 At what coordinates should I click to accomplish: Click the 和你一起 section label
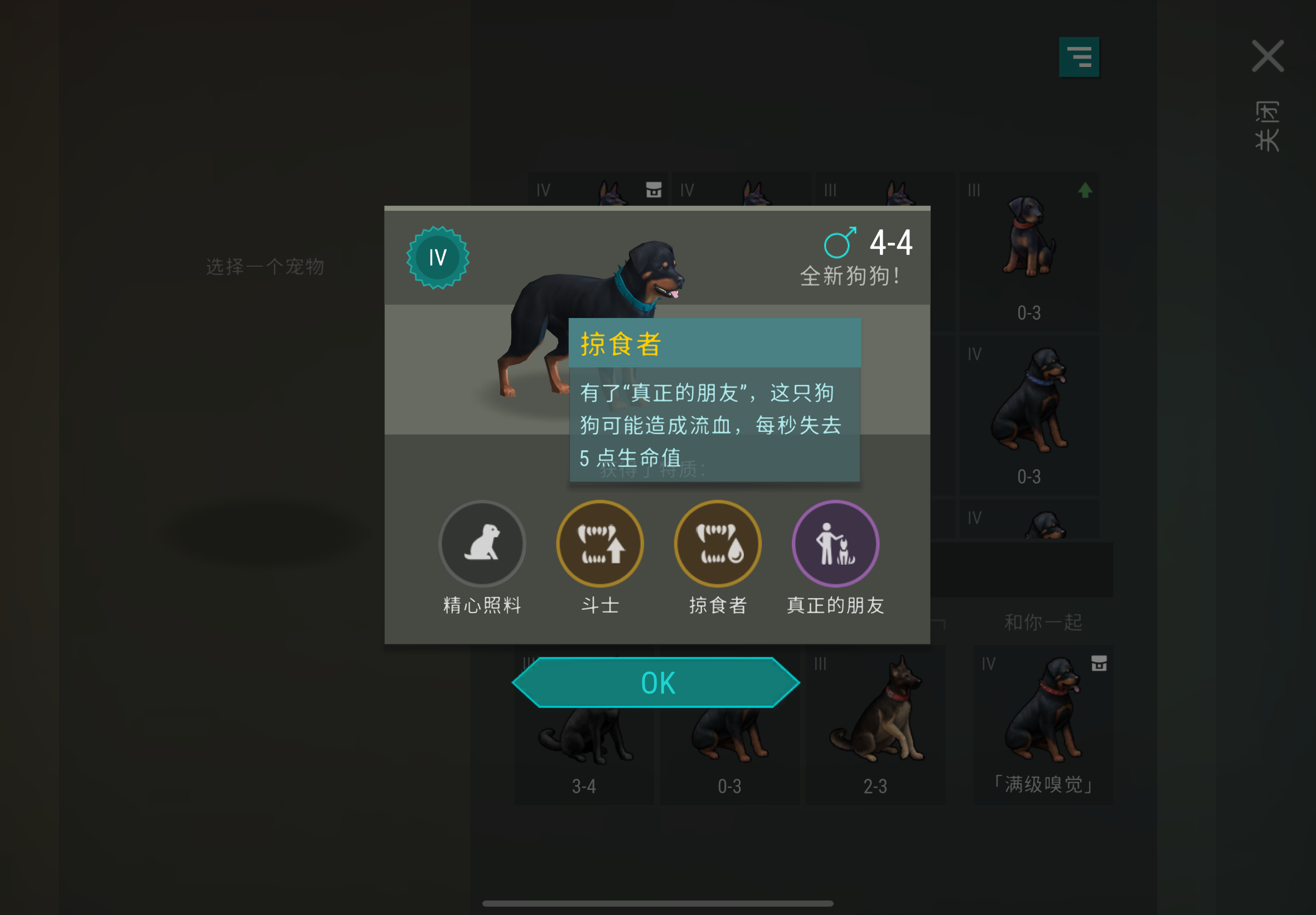1043,621
